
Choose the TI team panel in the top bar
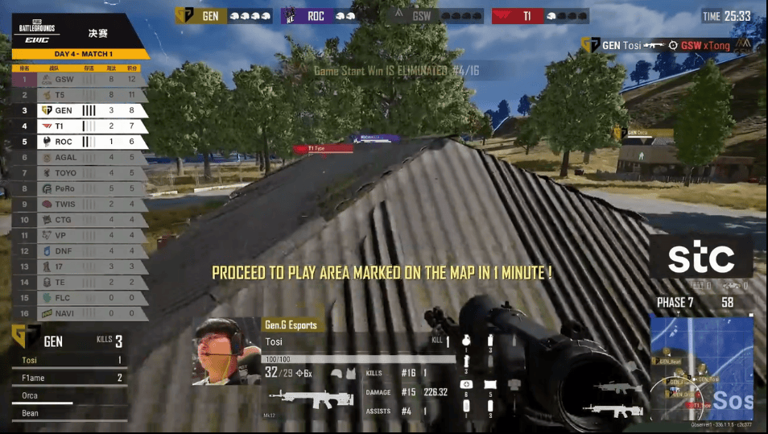click(540, 16)
